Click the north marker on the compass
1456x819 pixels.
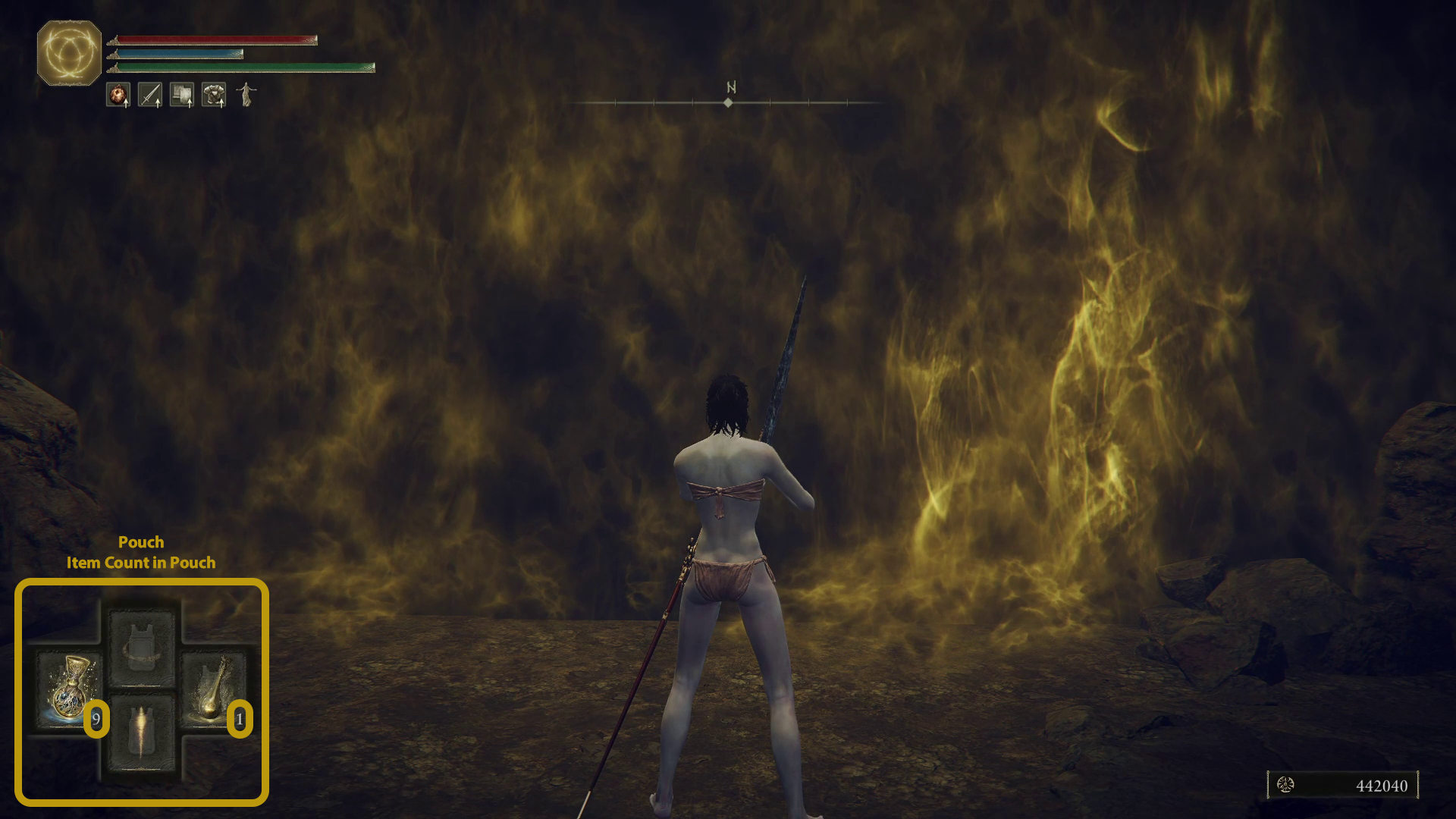(730, 87)
